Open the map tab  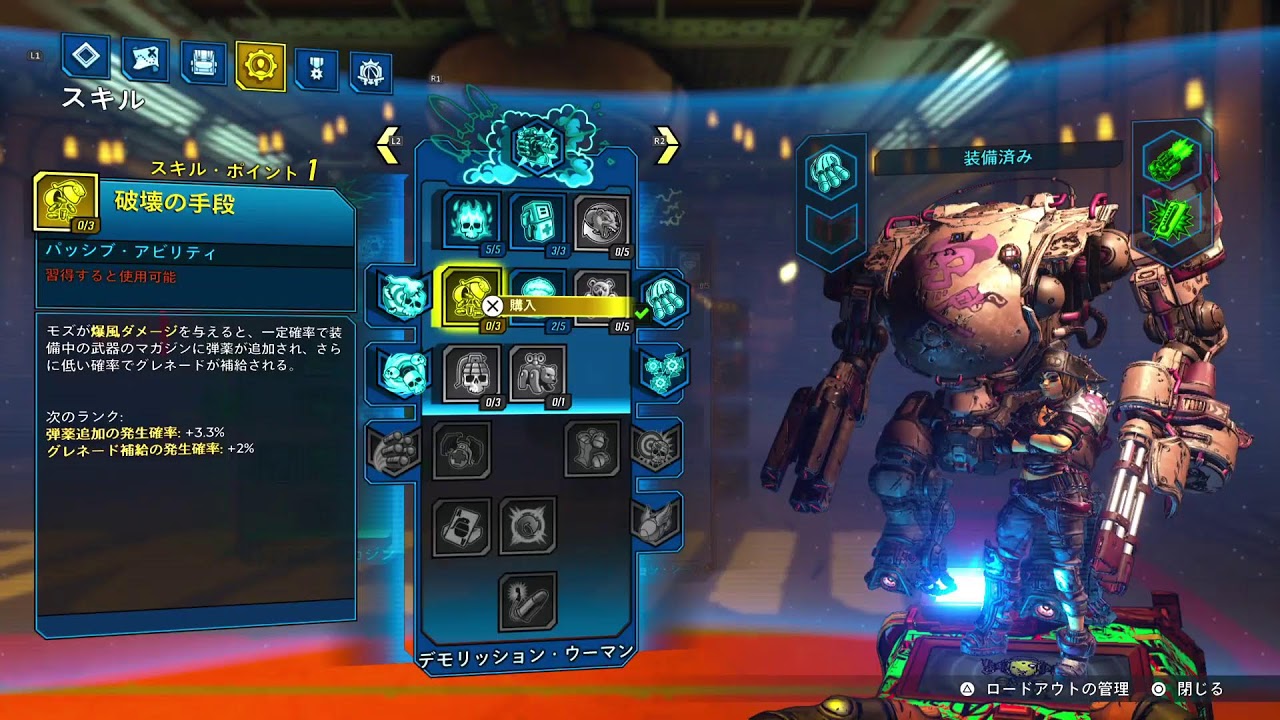pyautogui.click(x=144, y=62)
